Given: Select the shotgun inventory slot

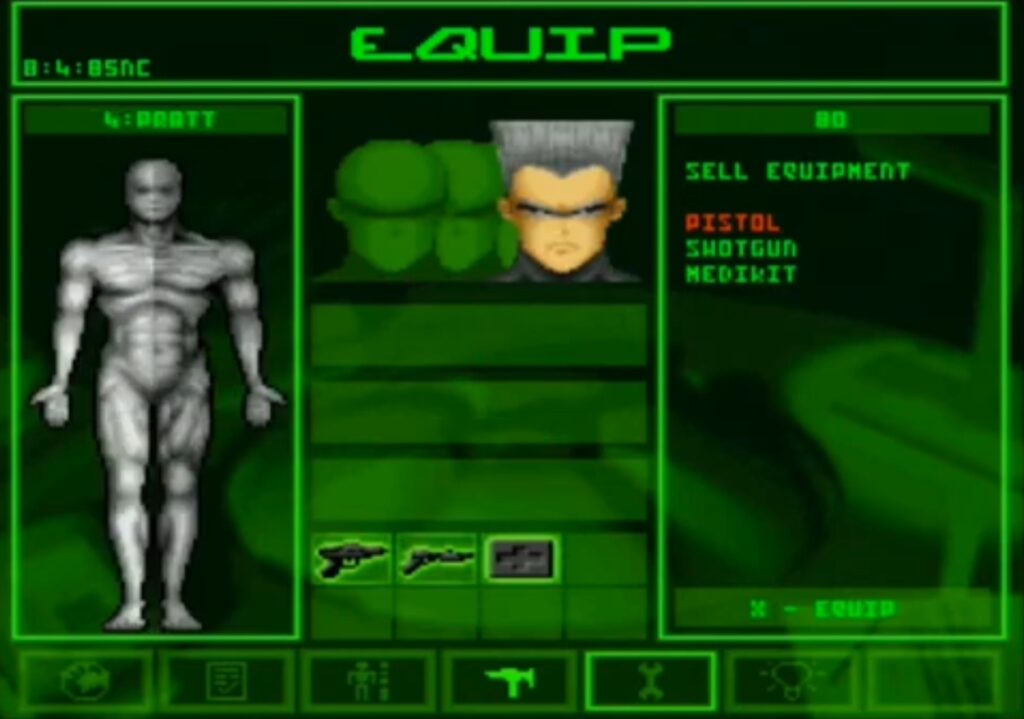Looking at the screenshot, I should 438,559.
